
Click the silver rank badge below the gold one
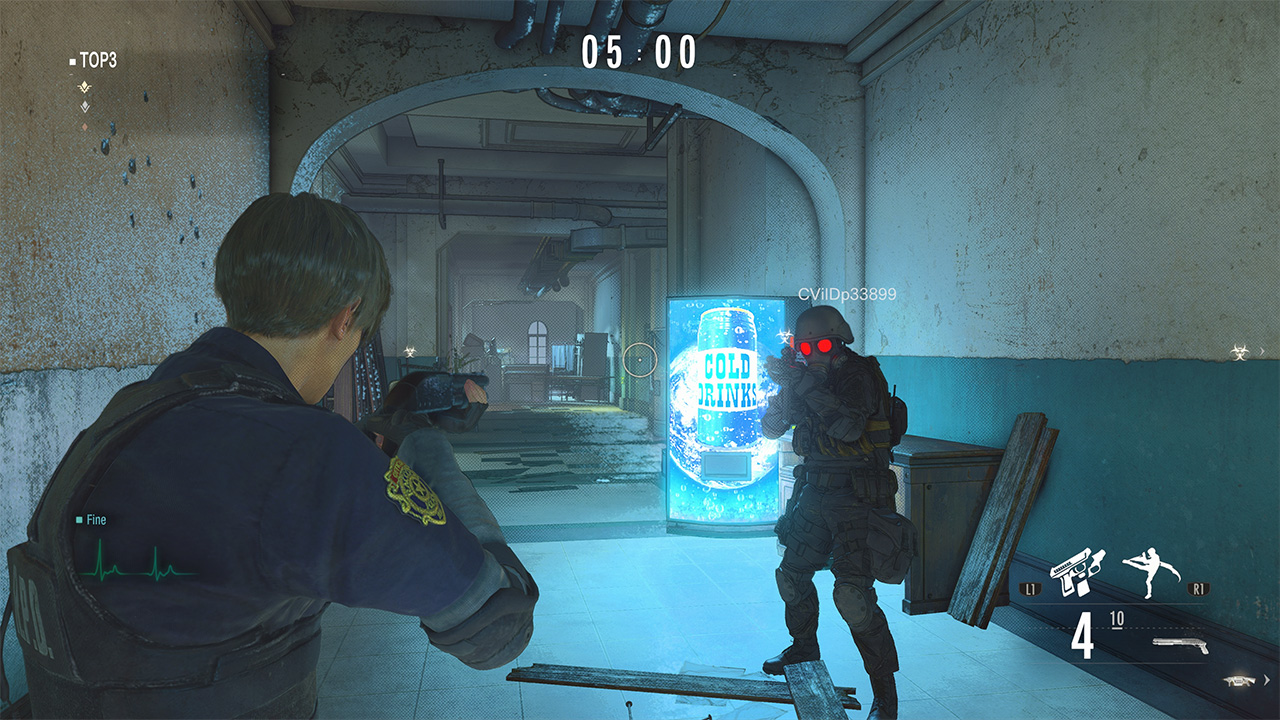pyautogui.click(x=84, y=105)
